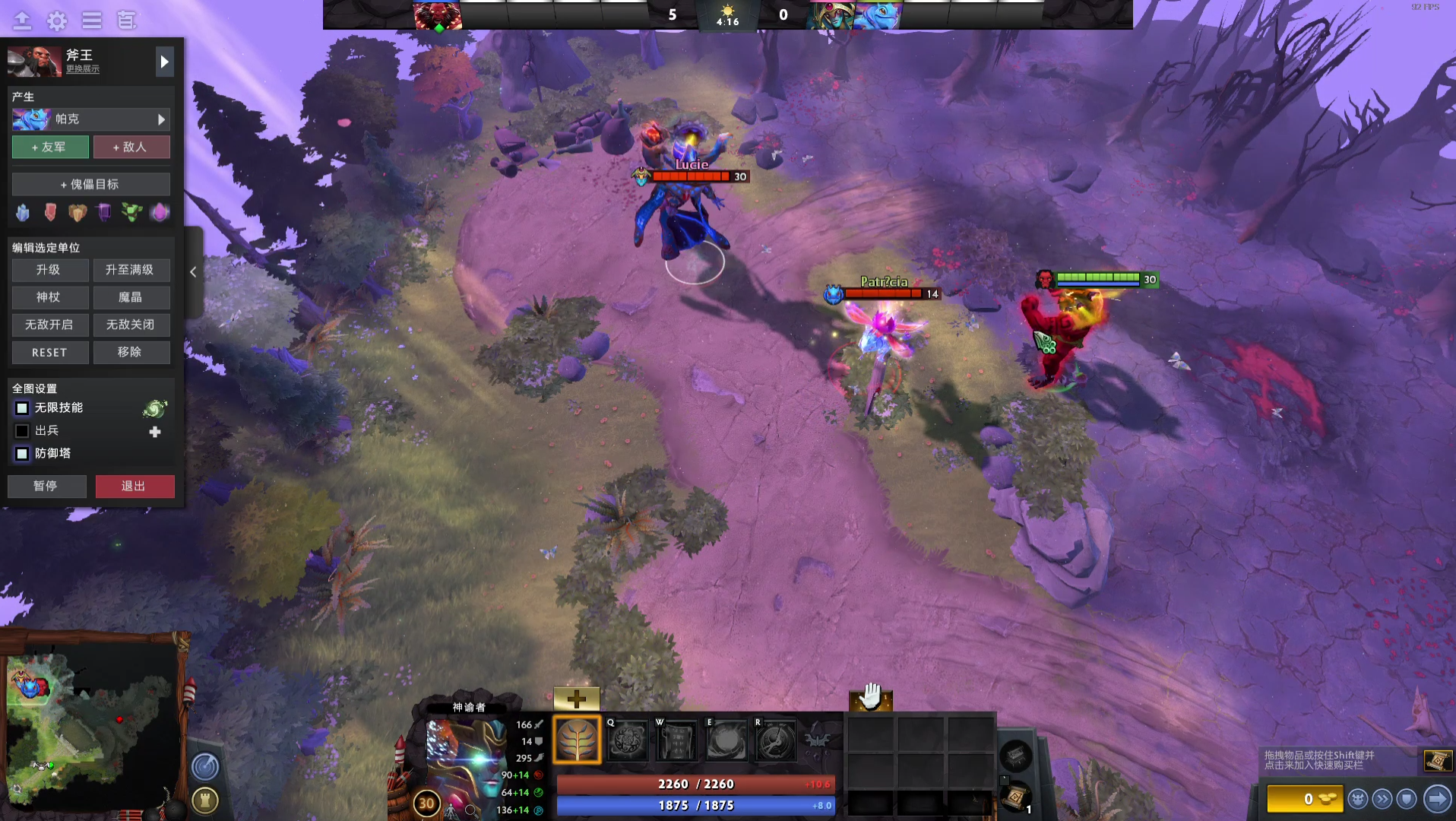Open the settings gear in the top-left corner
The height and width of the screenshot is (821, 1456).
pyautogui.click(x=55, y=21)
